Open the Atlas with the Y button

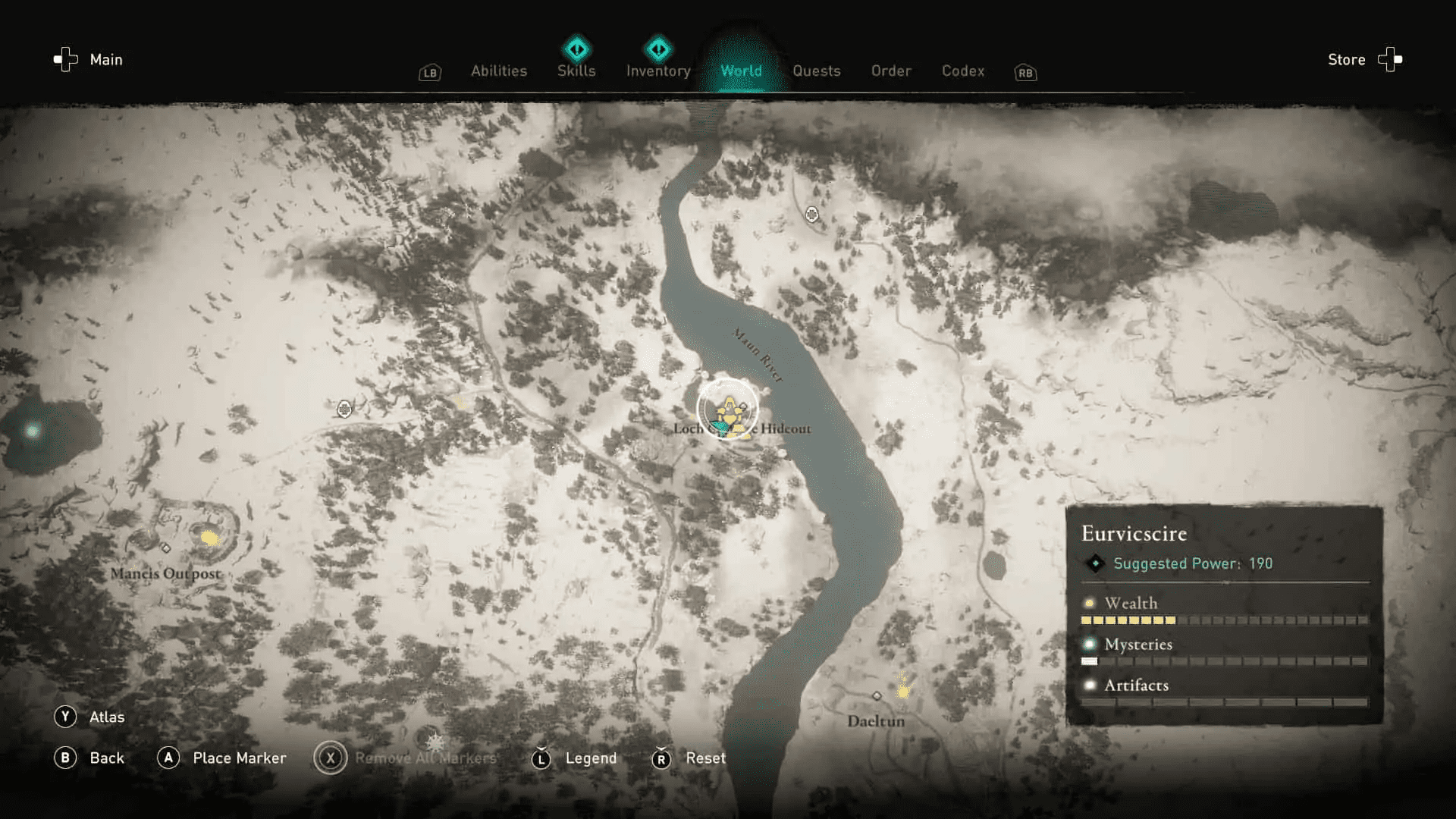click(89, 716)
